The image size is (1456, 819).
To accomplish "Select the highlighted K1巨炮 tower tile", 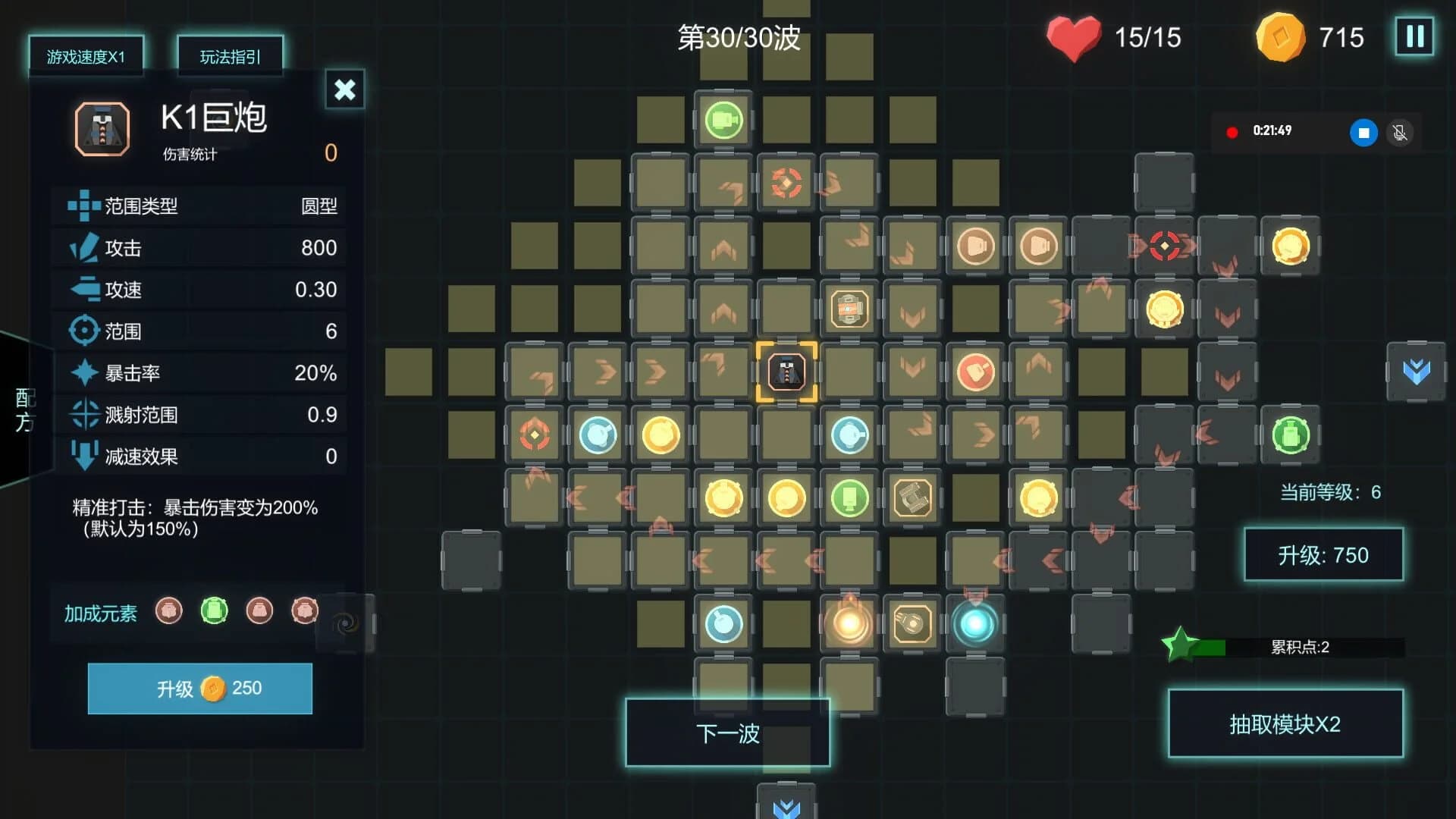I will point(786,372).
